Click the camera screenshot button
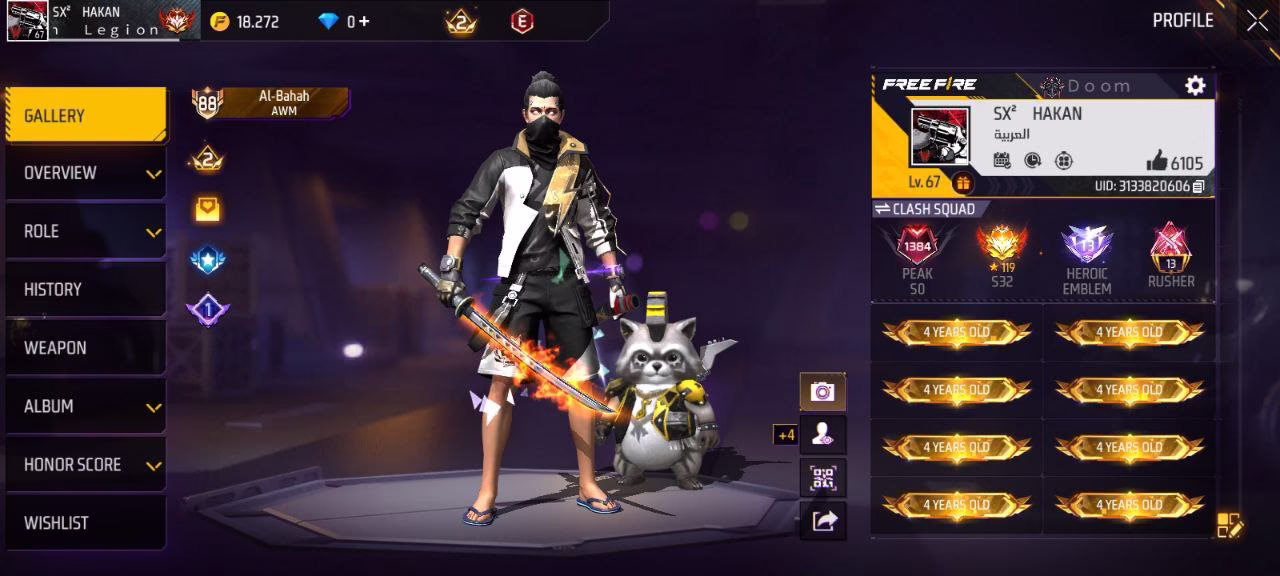This screenshot has height=576, width=1280. (822, 391)
